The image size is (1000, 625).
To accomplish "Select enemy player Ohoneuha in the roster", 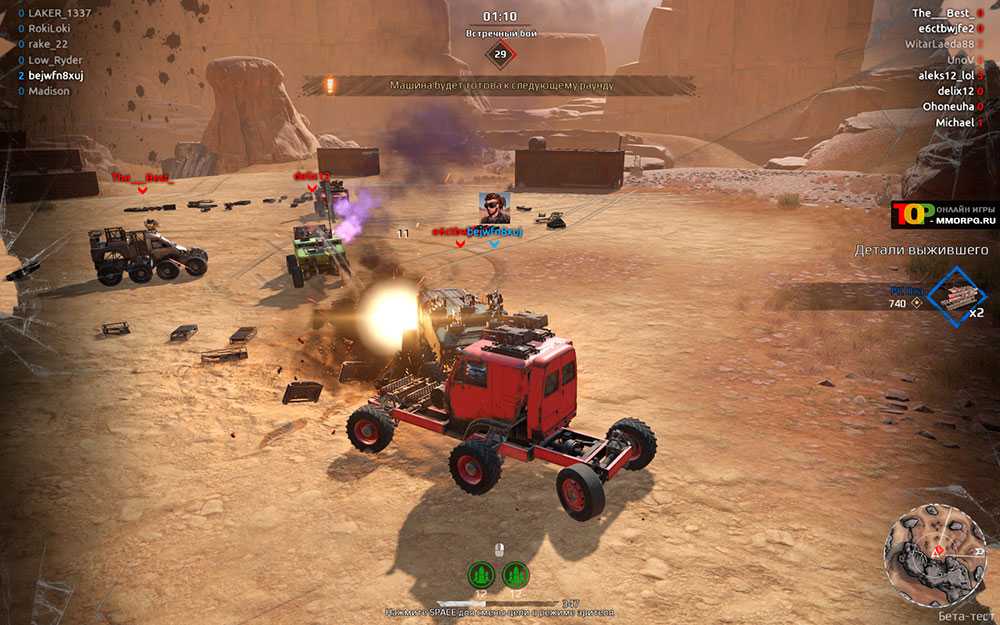I will (948, 106).
